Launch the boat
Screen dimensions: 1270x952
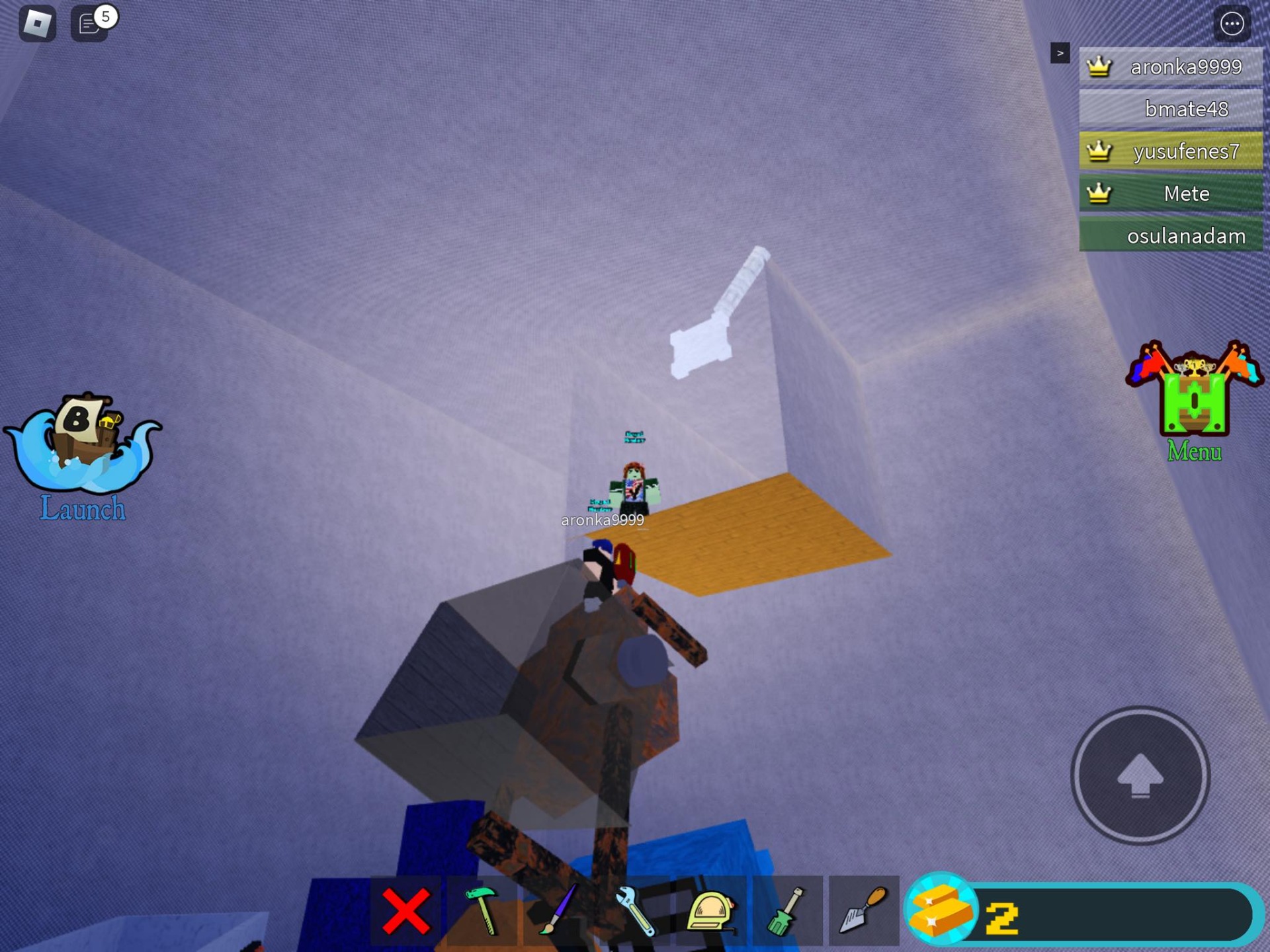[83, 456]
